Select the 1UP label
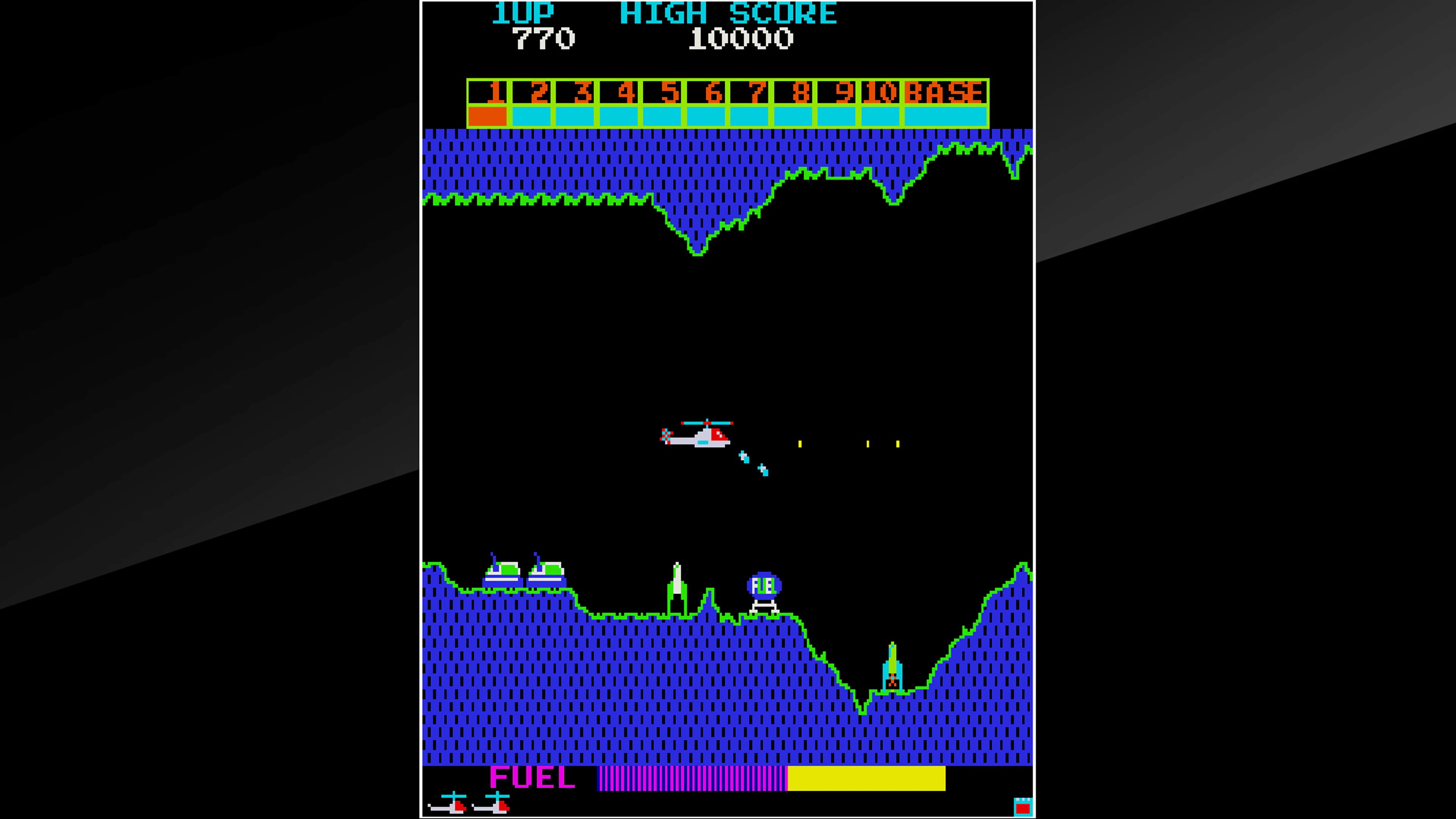 523,13
